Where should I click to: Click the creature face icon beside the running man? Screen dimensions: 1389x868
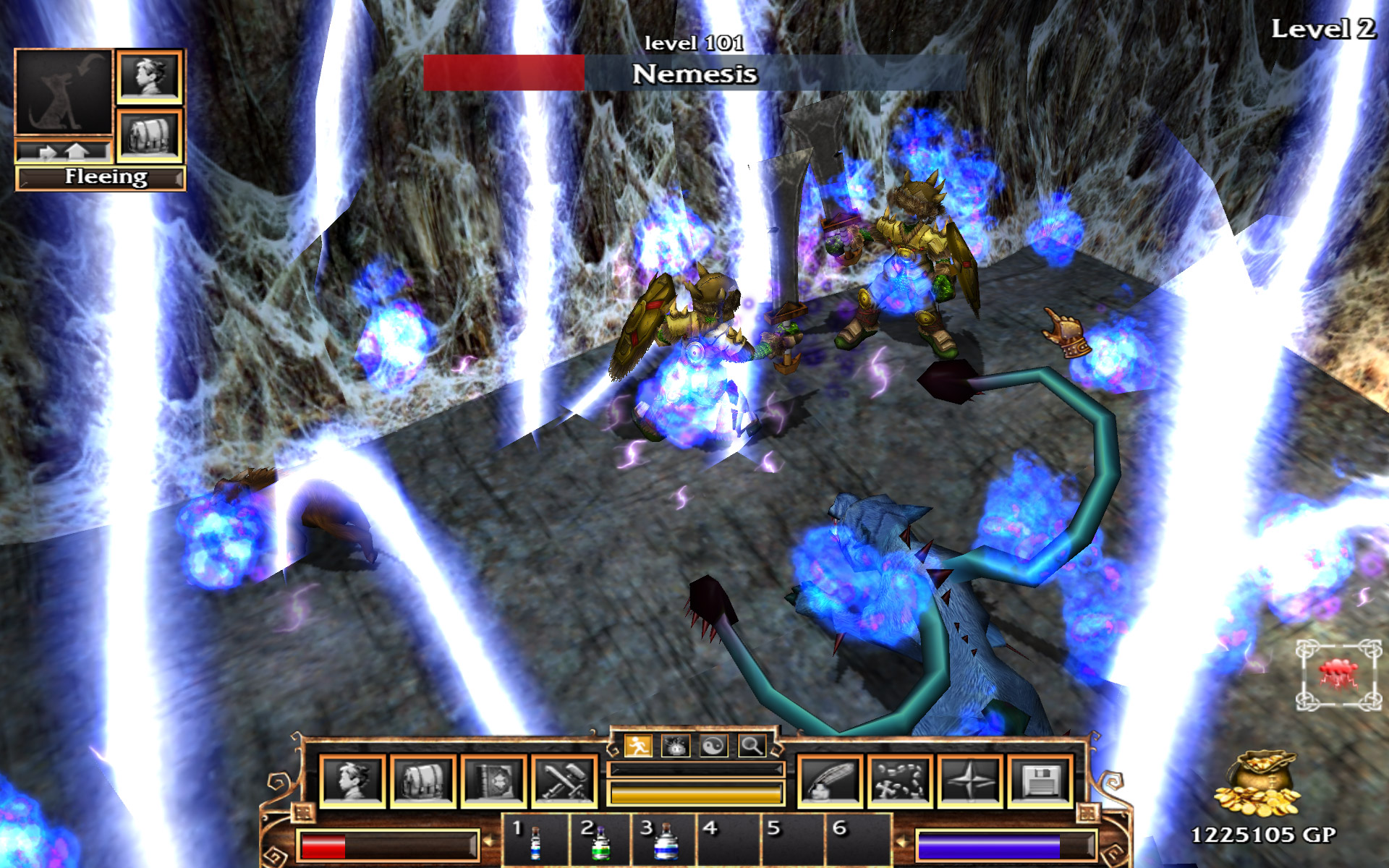coord(676,745)
